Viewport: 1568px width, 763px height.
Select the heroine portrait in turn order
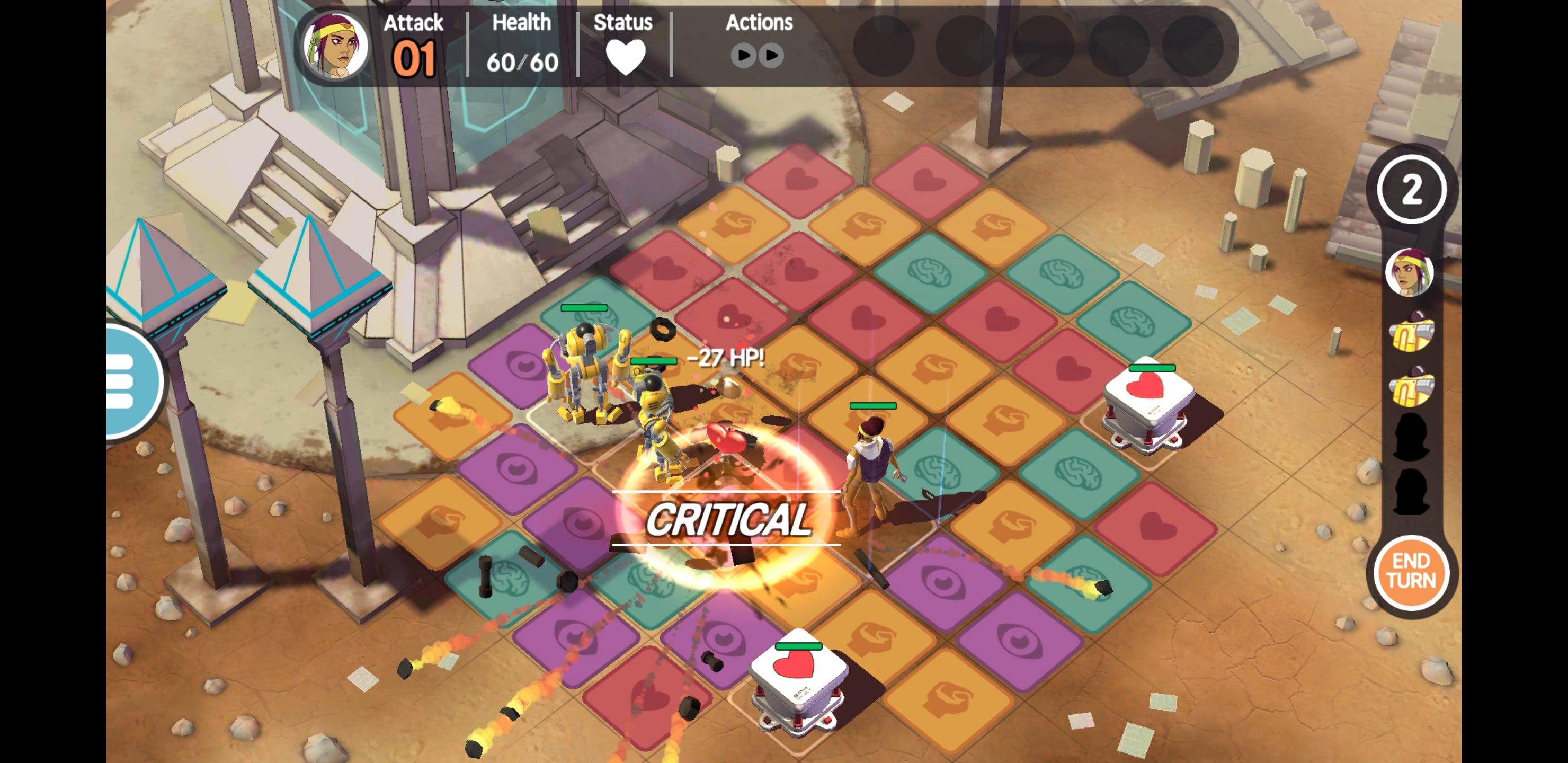tap(1409, 272)
